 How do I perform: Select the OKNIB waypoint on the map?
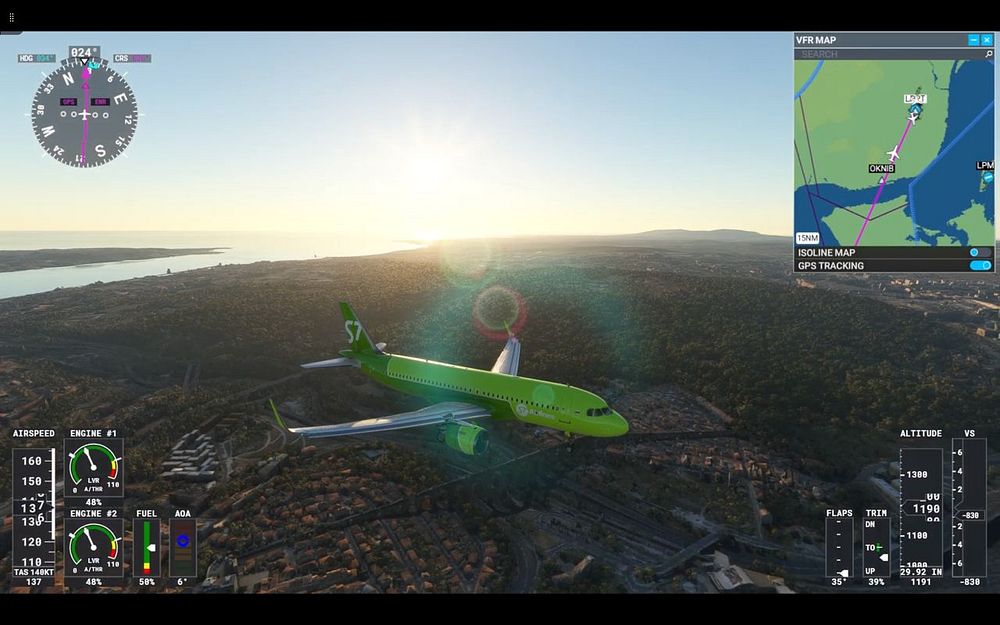881,169
